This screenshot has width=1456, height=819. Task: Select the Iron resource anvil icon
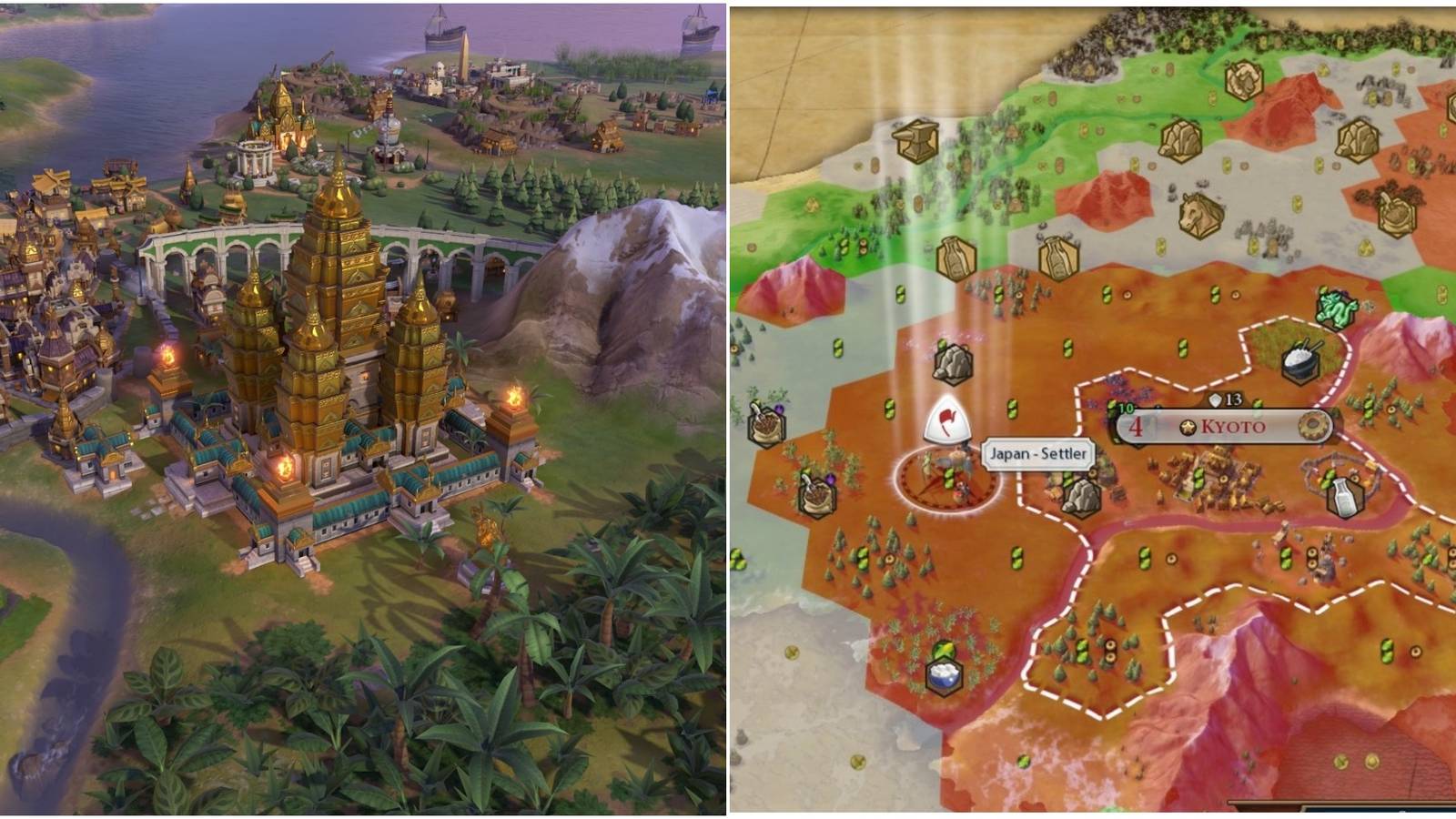point(916,138)
